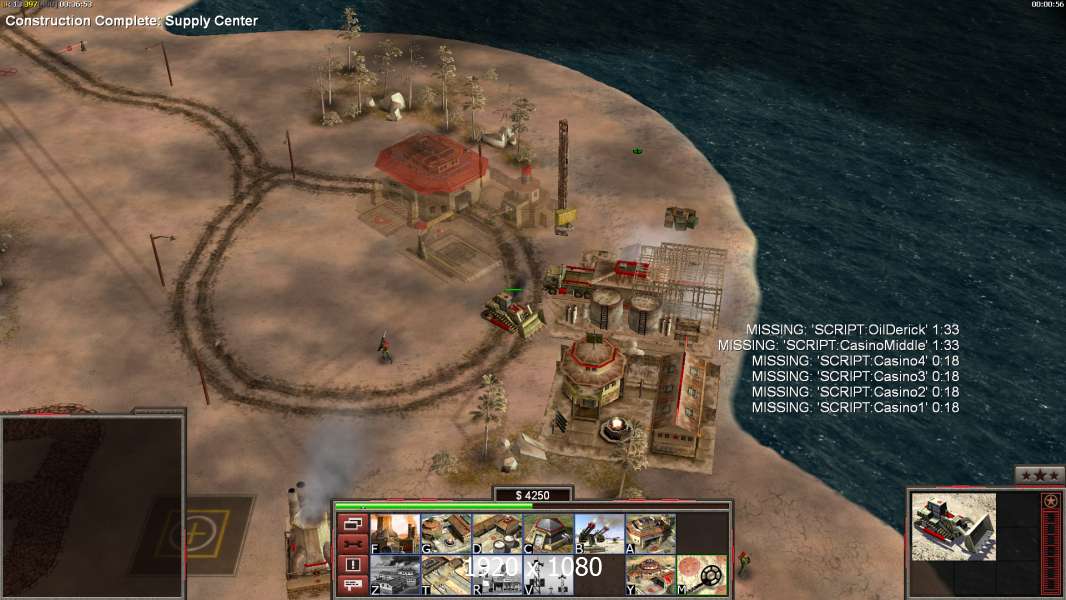Select the Bunker build icon marked C

point(548,534)
